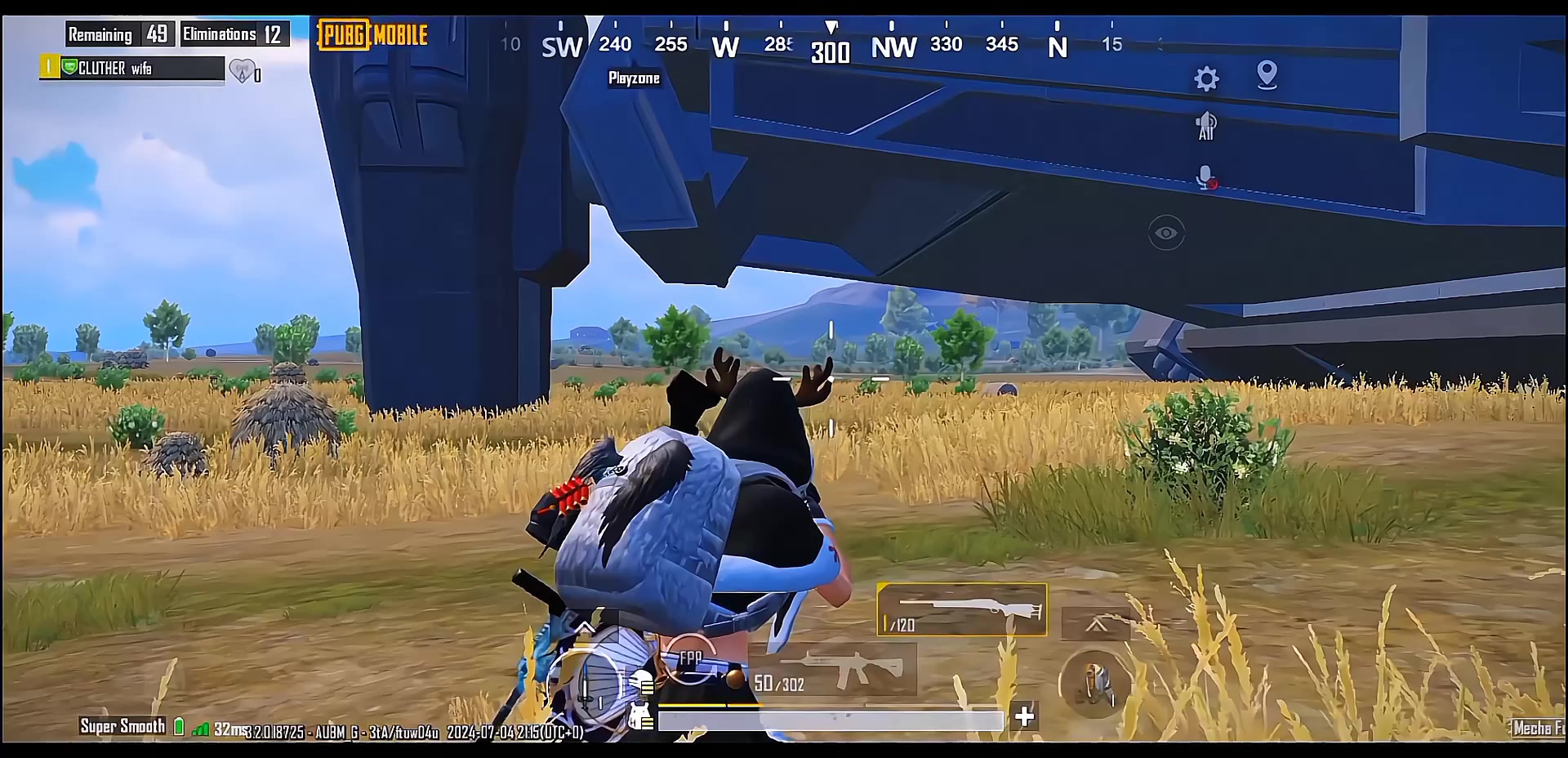This screenshot has width=1568, height=758.
Task: Toggle the muted microphone icon
Action: (x=1206, y=177)
